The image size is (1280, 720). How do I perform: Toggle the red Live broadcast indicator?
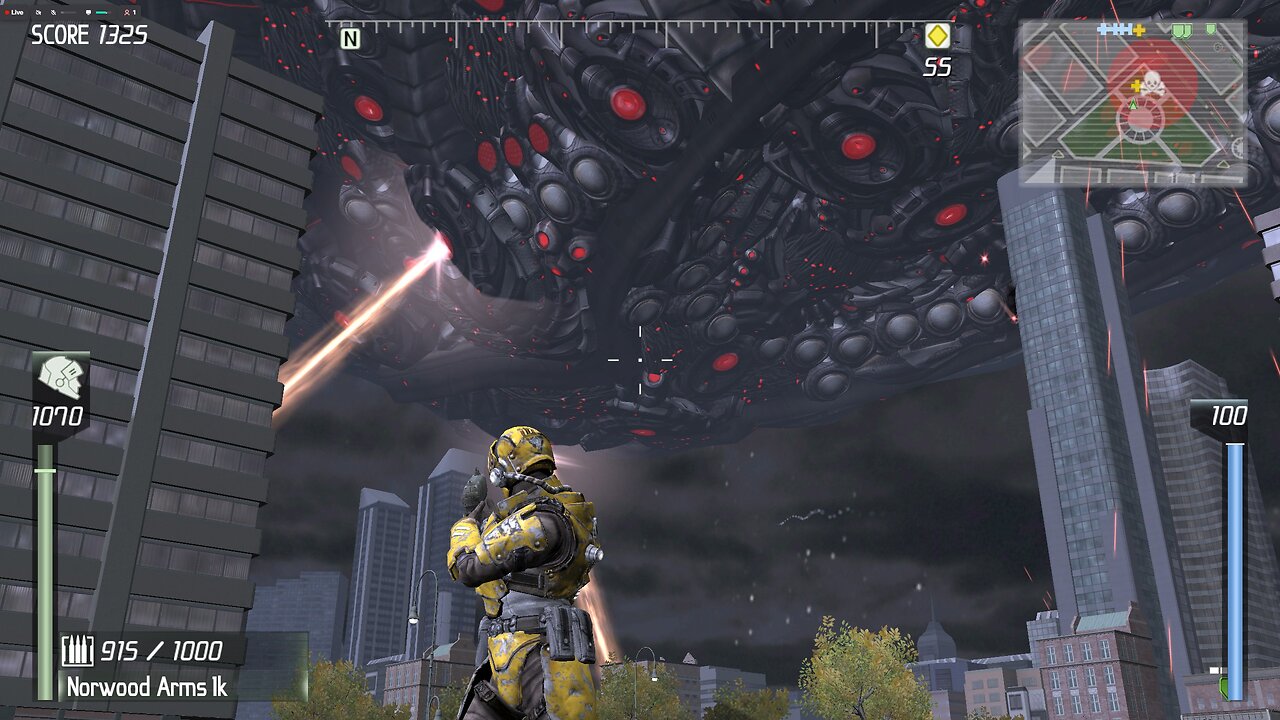pos(9,12)
